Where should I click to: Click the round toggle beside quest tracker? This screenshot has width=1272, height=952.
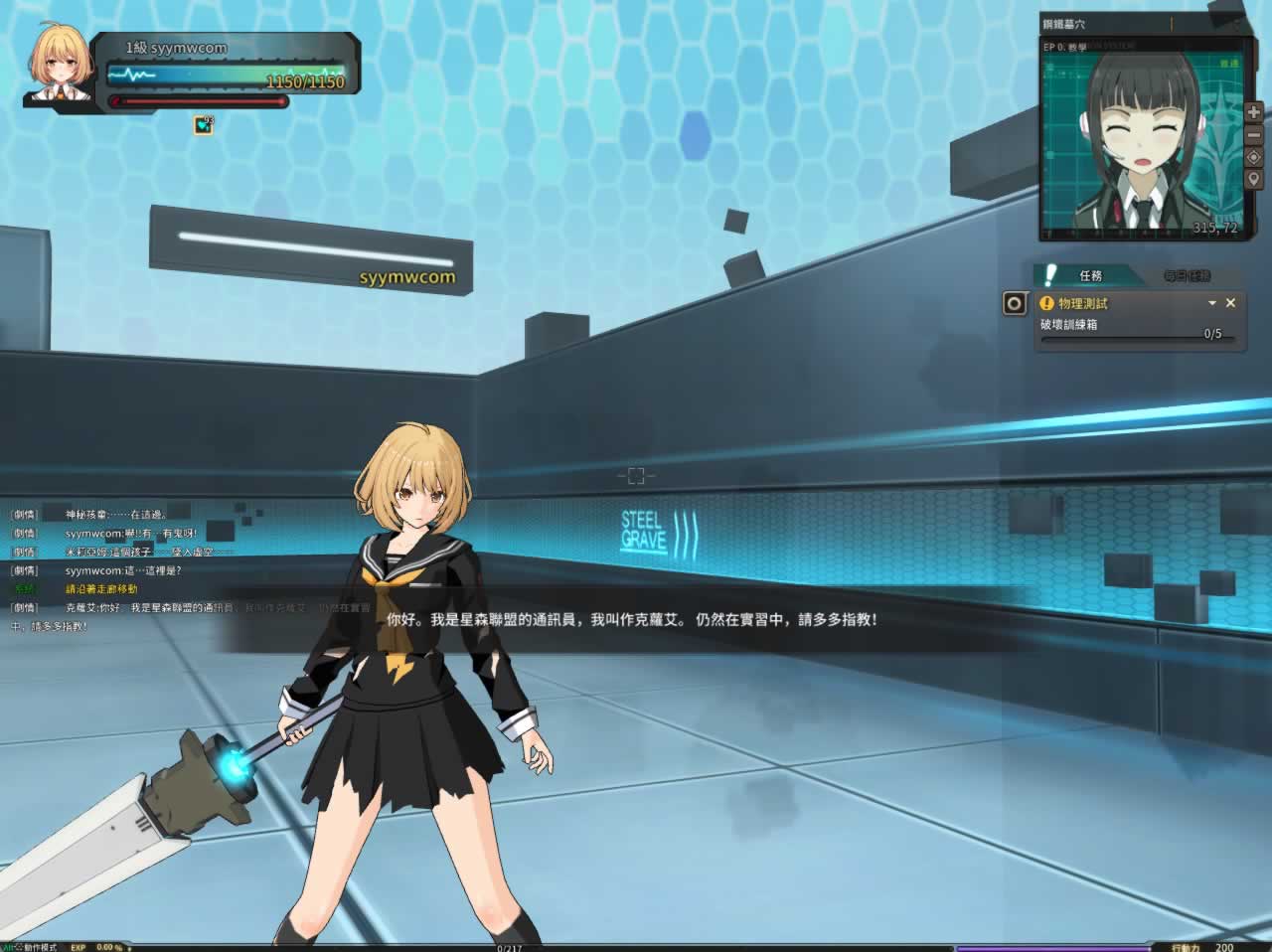[x=1015, y=303]
